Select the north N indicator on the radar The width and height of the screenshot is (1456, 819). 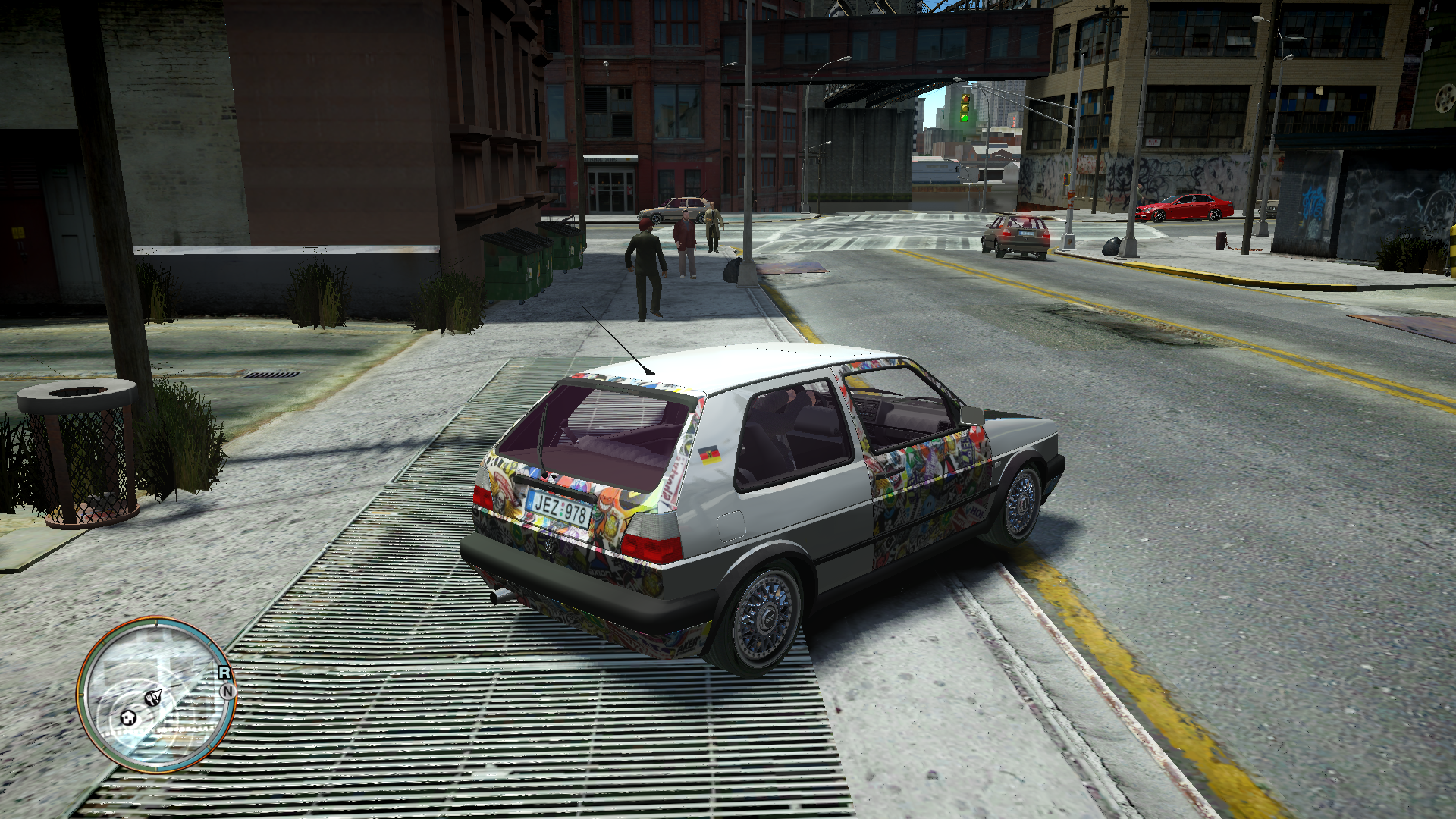[227, 691]
